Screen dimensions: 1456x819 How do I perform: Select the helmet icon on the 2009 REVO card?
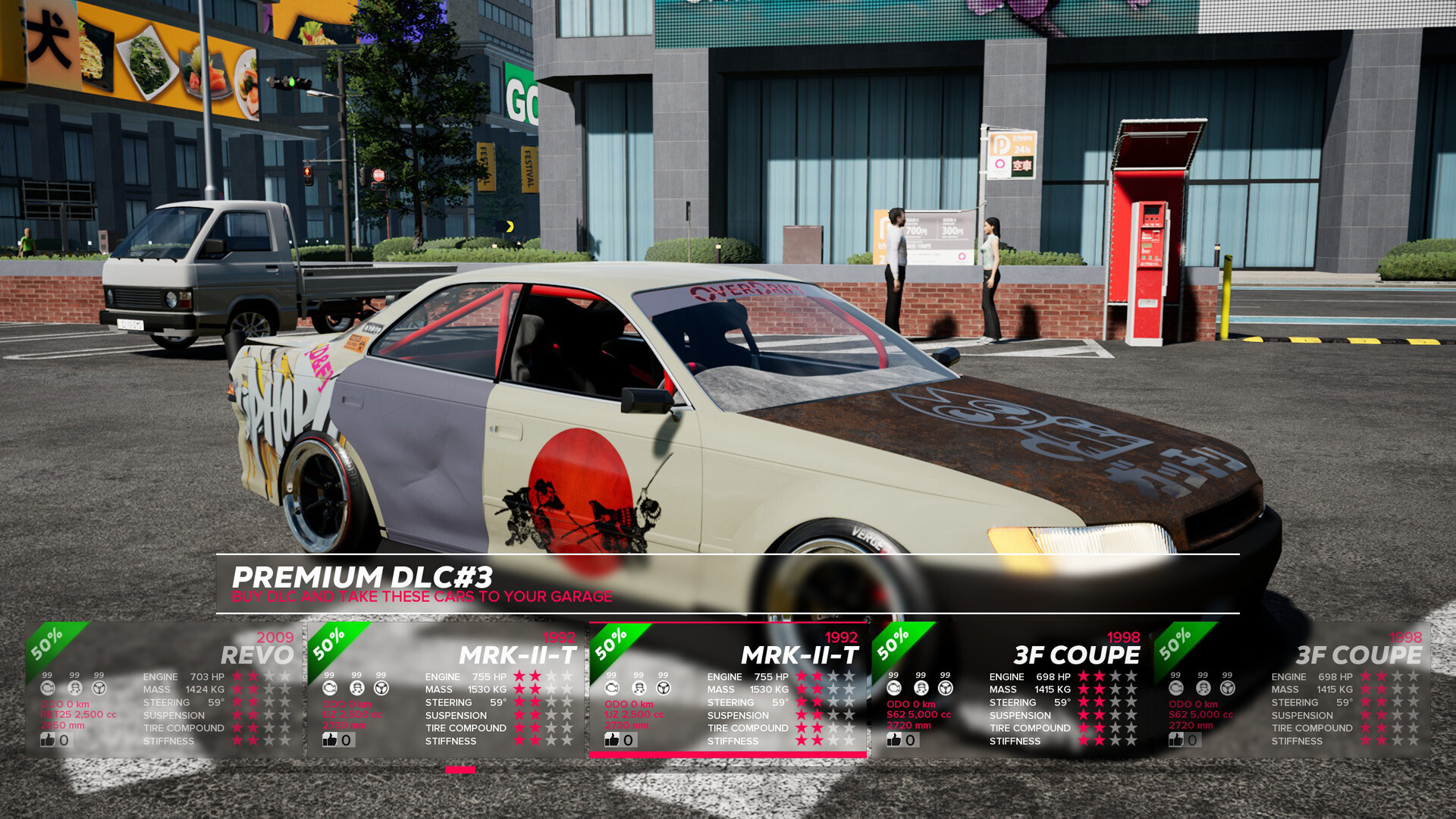74,688
